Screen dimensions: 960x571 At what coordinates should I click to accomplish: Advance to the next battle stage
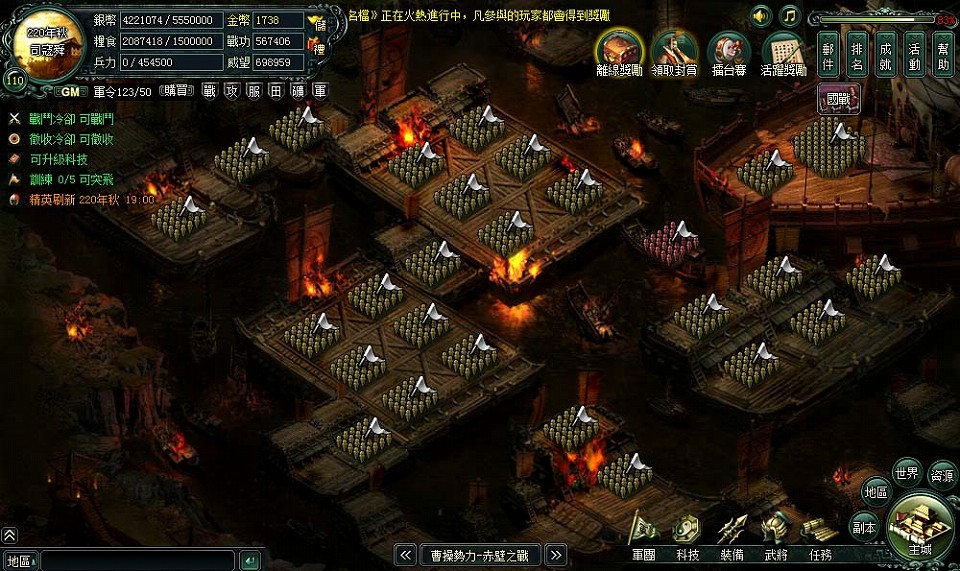point(556,555)
